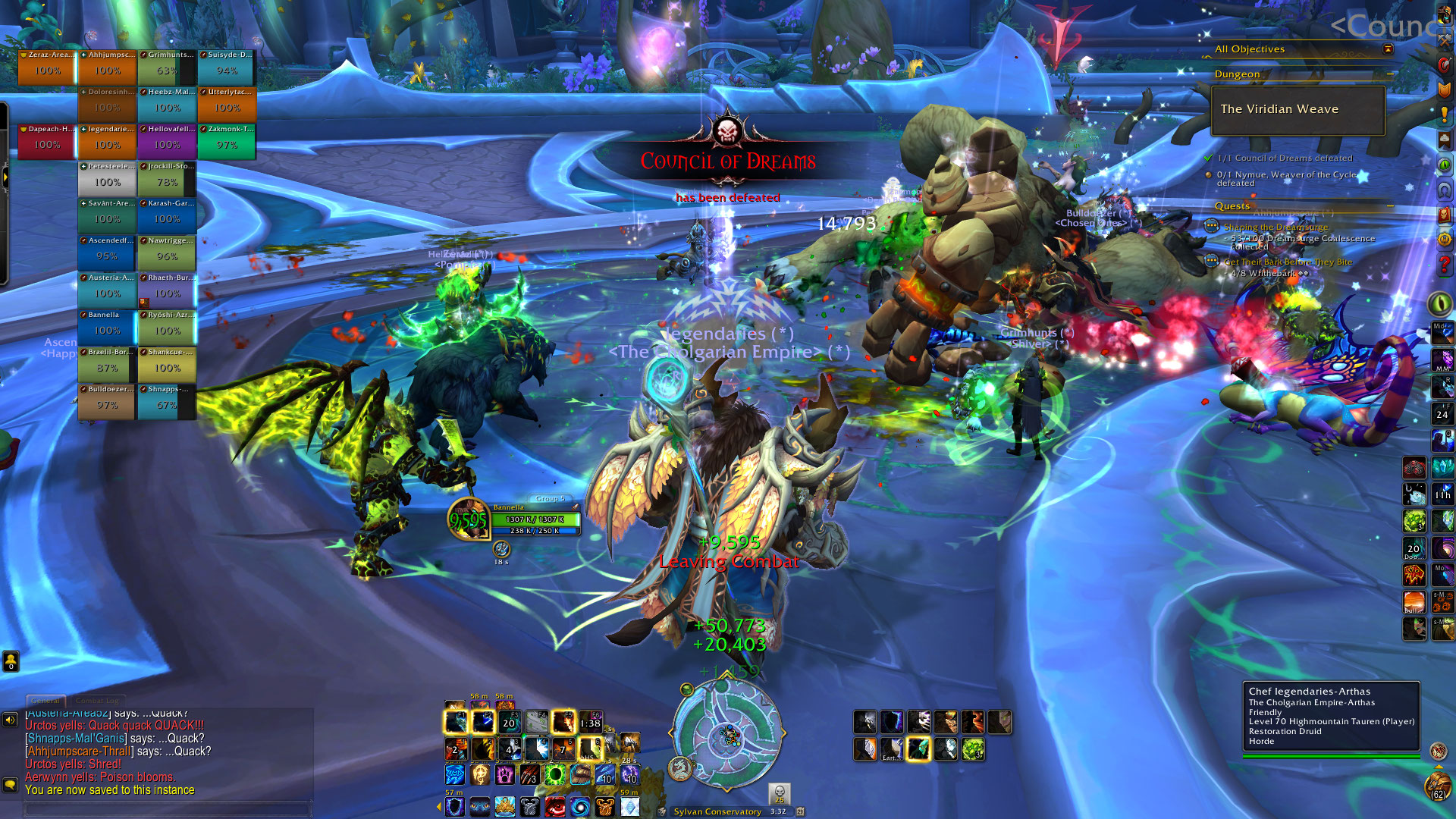
Task: Activate the green glowing orb ability
Action: [x=555, y=775]
